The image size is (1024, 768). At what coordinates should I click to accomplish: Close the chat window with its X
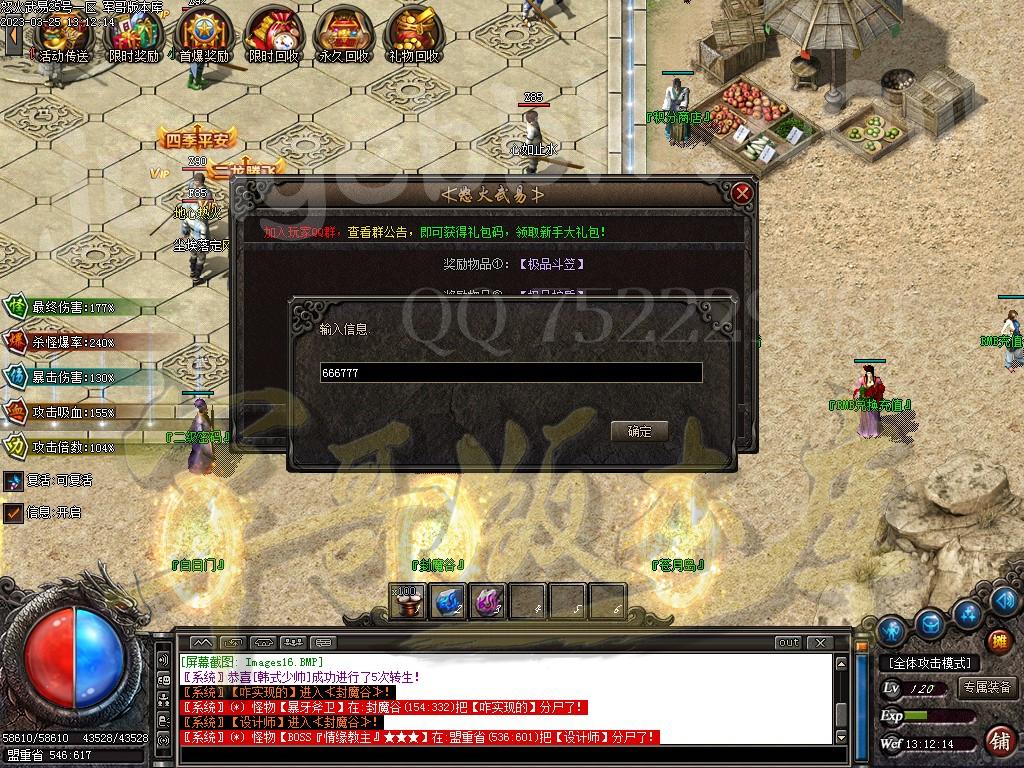tap(820, 642)
